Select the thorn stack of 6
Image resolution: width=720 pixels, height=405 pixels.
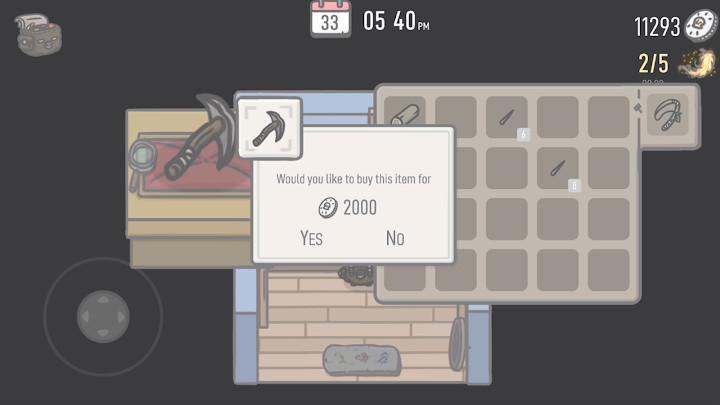pyautogui.click(x=507, y=117)
